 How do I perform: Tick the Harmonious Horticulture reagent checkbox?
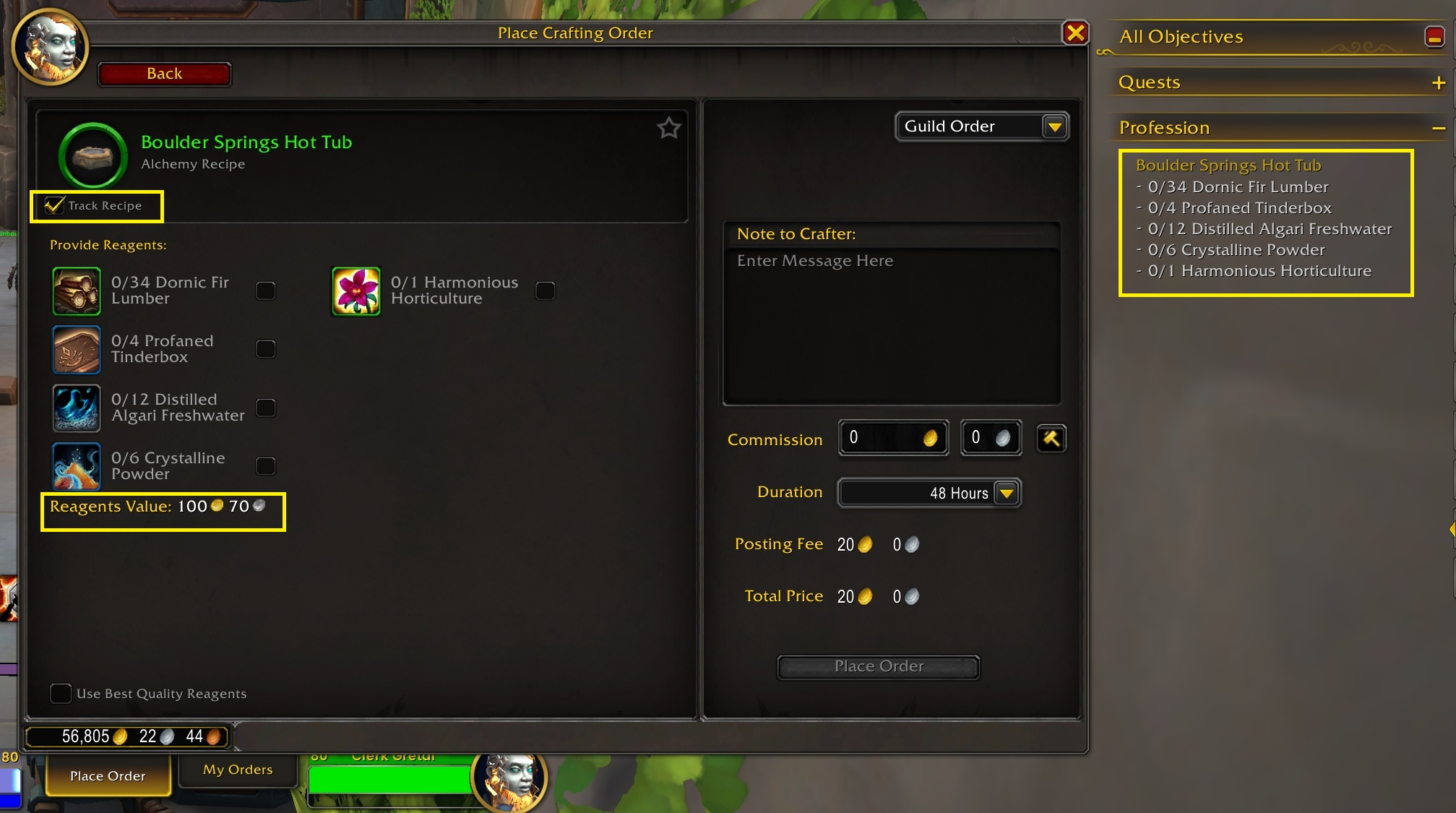[546, 291]
